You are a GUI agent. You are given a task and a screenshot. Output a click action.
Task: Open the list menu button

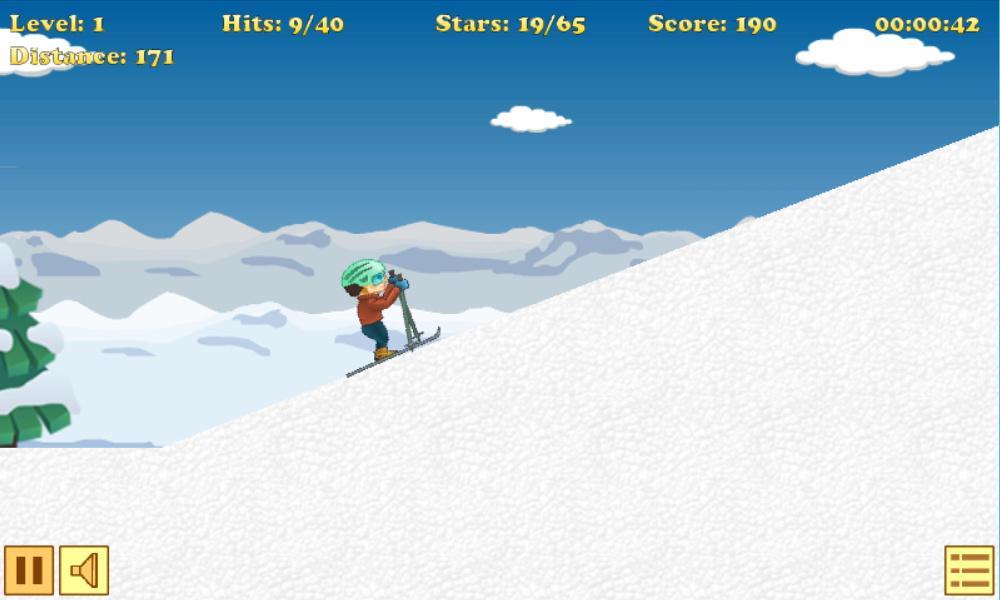click(x=969, y=570)
